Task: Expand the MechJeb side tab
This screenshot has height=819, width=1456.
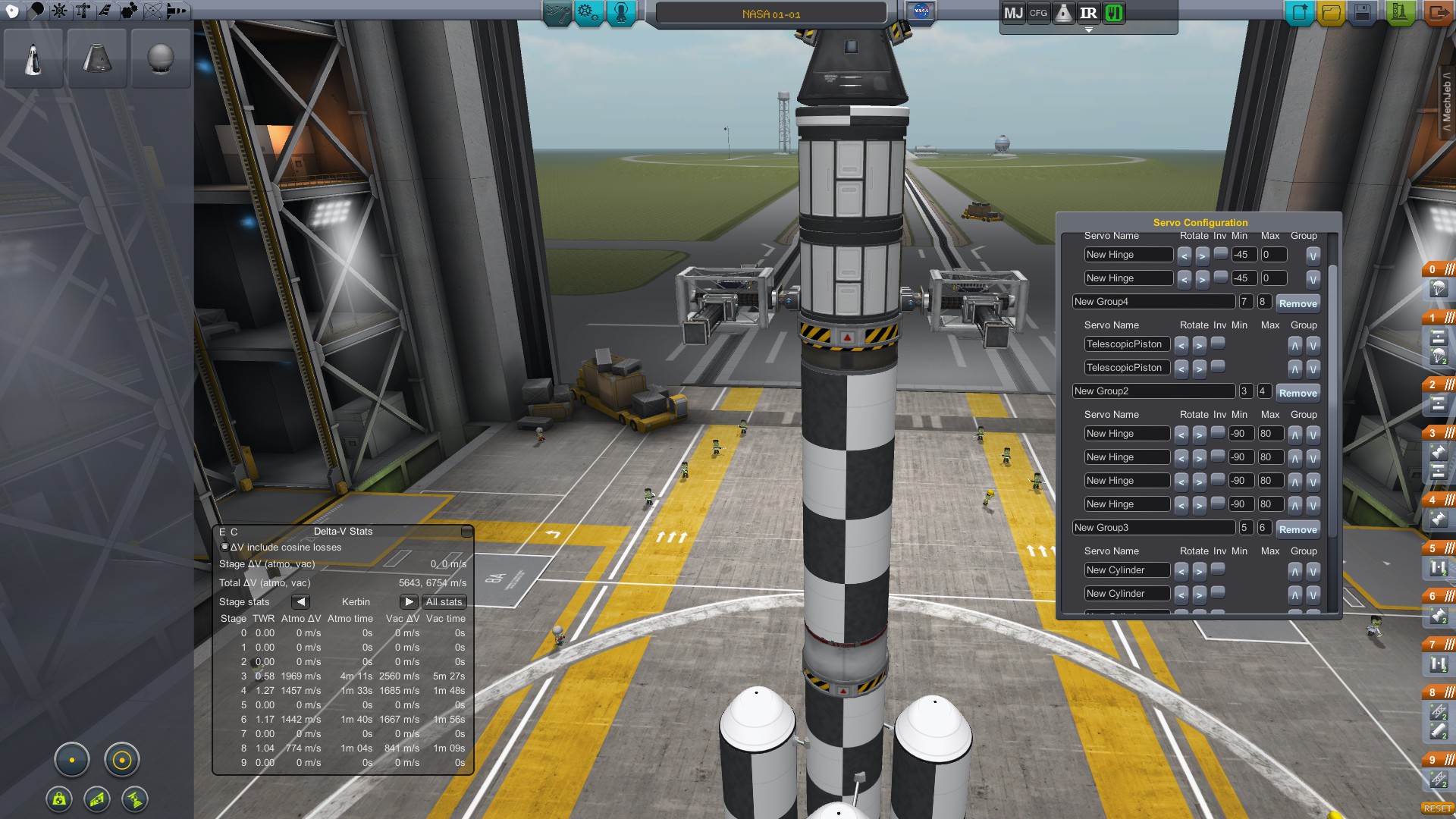Action: point(1447,102)
